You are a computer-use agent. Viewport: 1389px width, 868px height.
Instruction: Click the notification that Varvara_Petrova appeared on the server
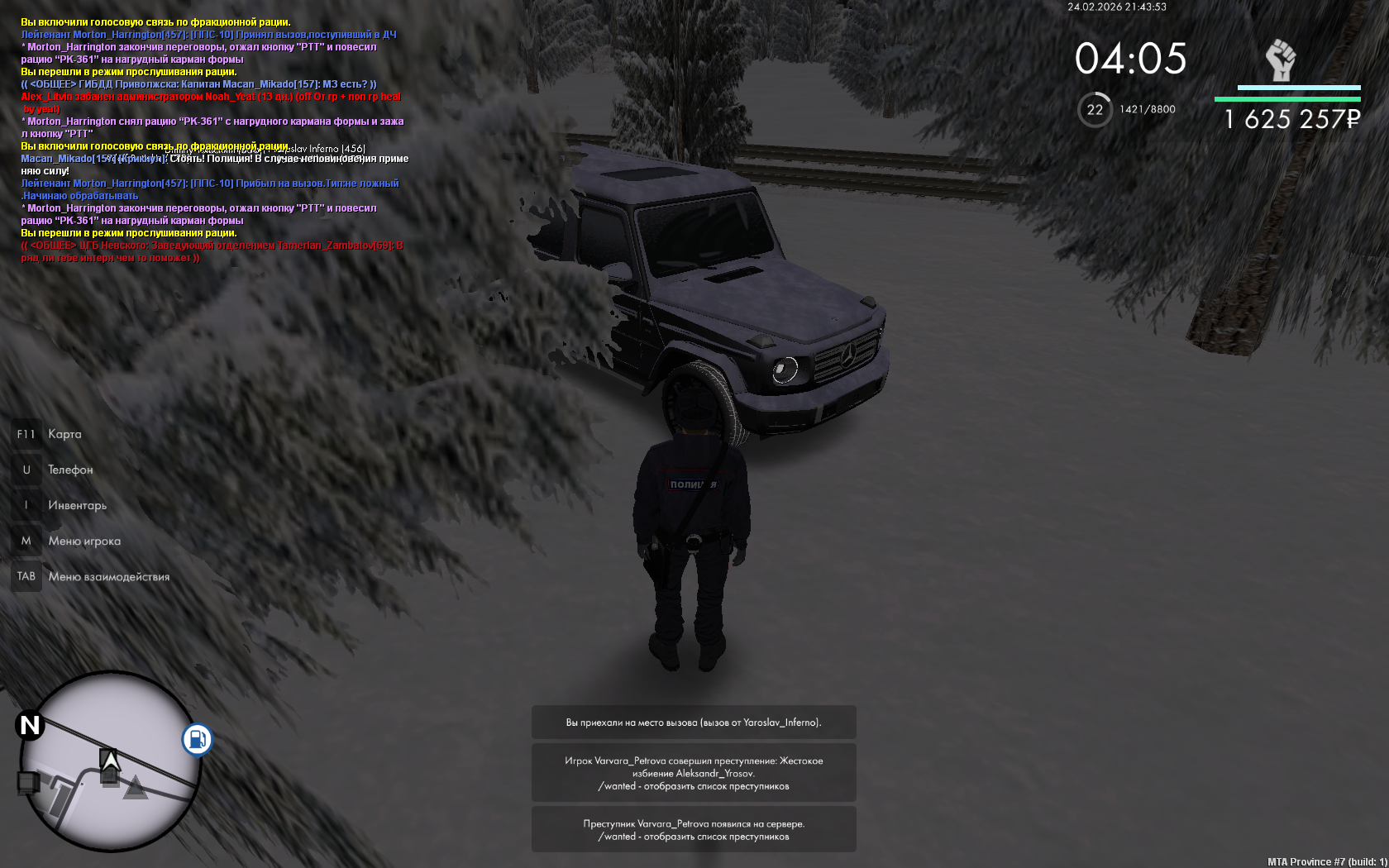694,829
